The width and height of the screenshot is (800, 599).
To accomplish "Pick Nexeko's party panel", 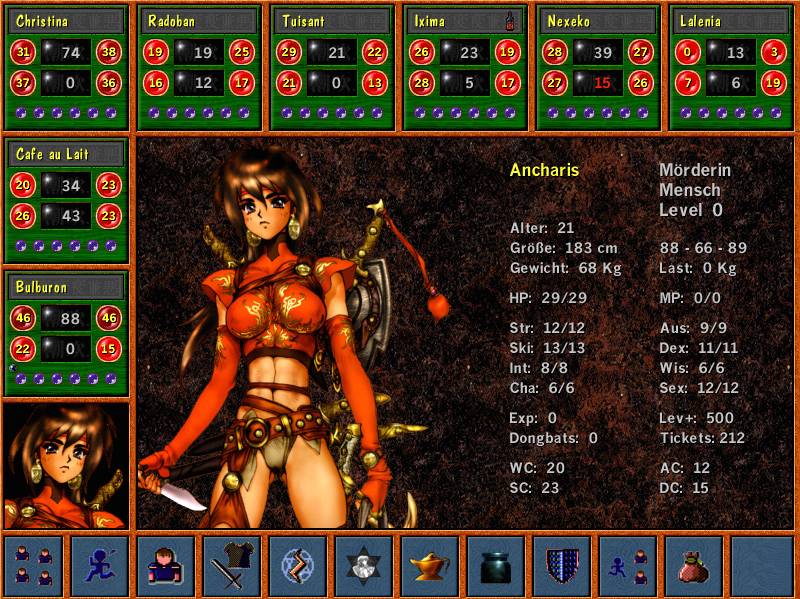I will [x=598, y=68].
